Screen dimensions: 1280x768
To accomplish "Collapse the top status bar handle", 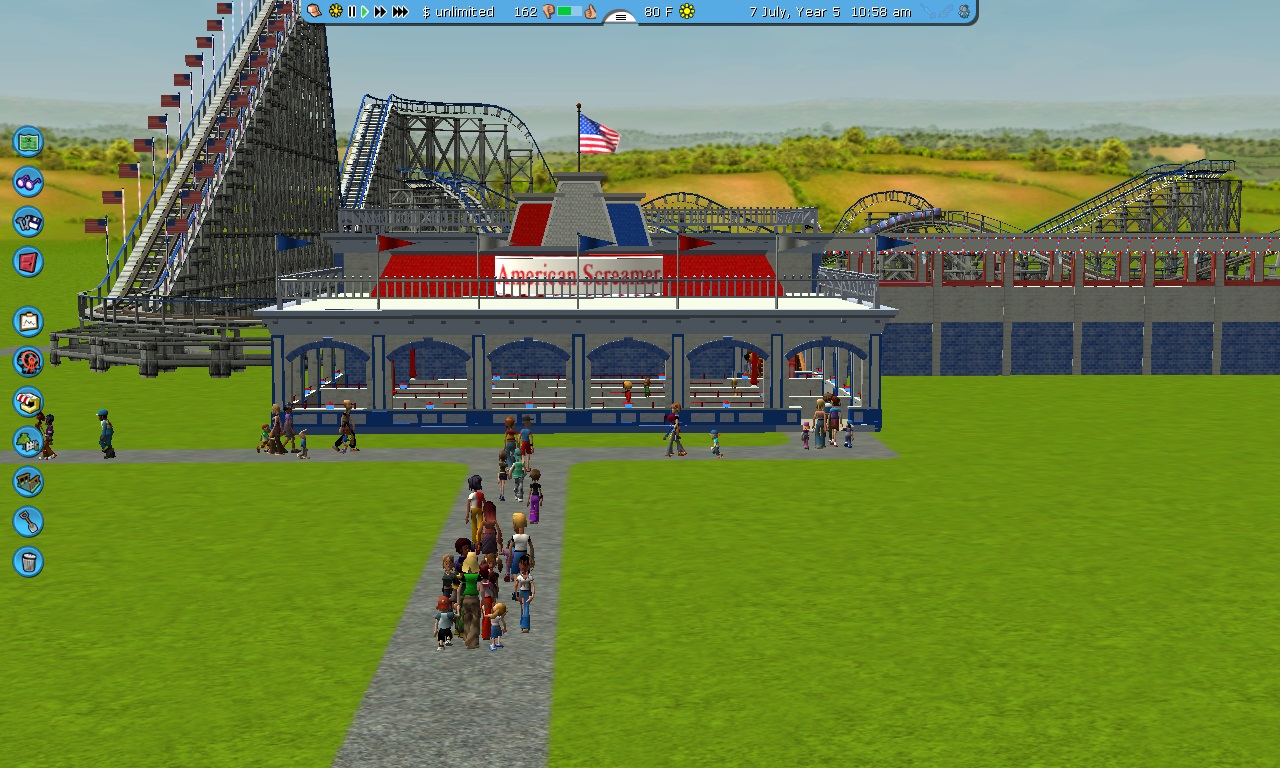I will pos(620,17).
